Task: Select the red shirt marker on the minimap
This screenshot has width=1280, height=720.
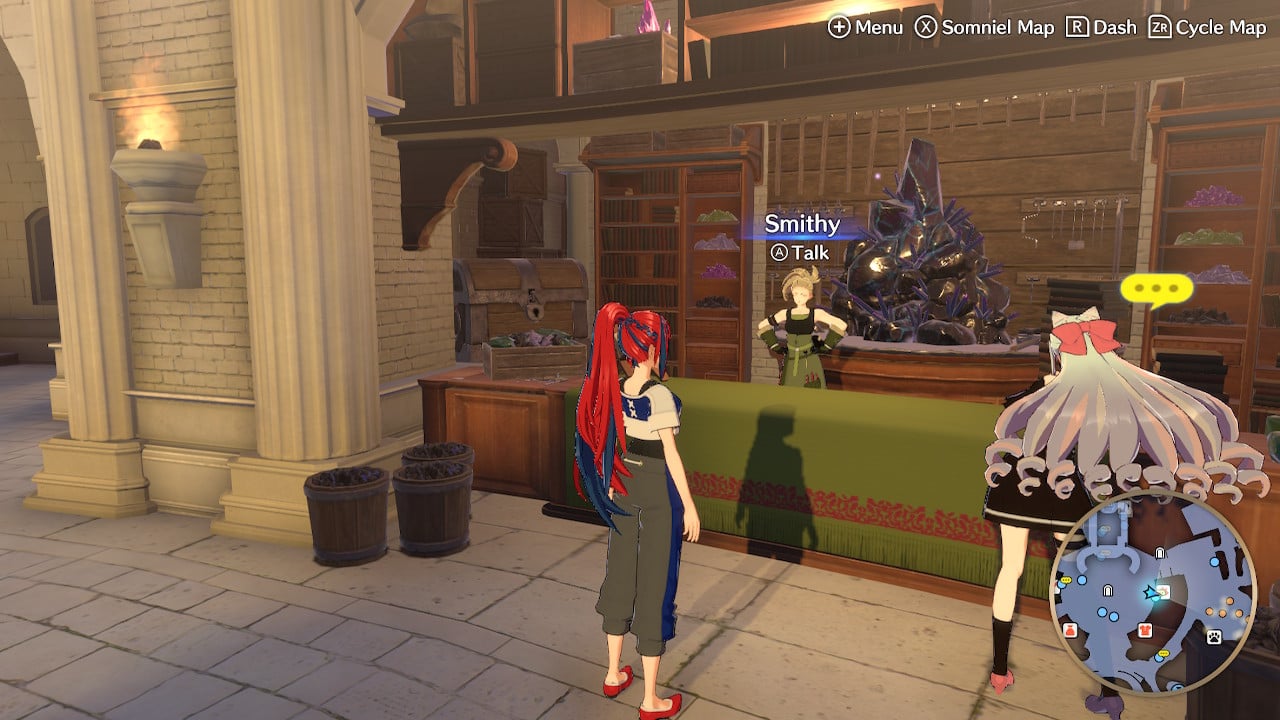Action: [1145, 630]
